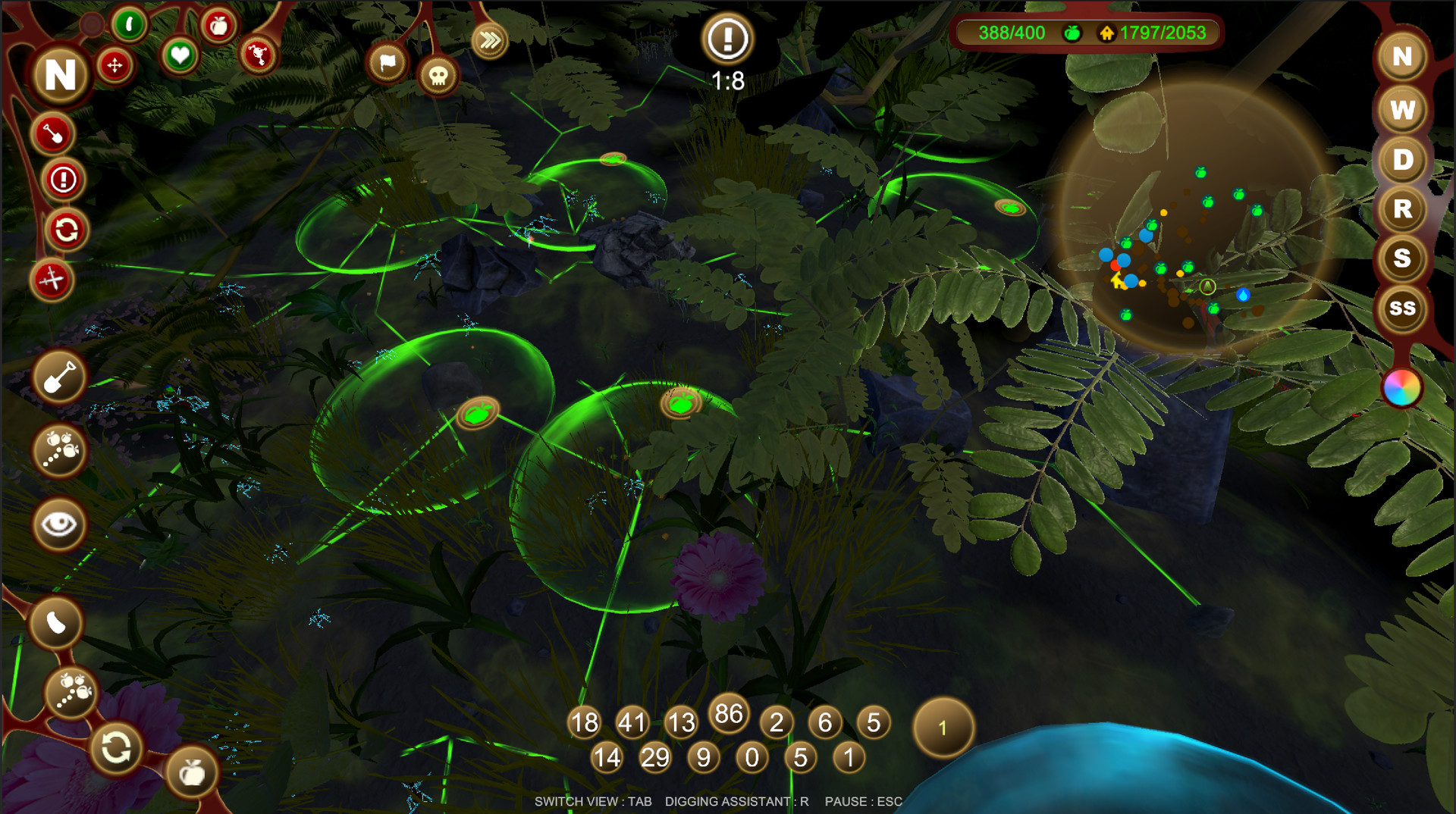The image size is (1456, 814).
Task: Select the W button on the right column
Action: click(x=1402, y=110)
